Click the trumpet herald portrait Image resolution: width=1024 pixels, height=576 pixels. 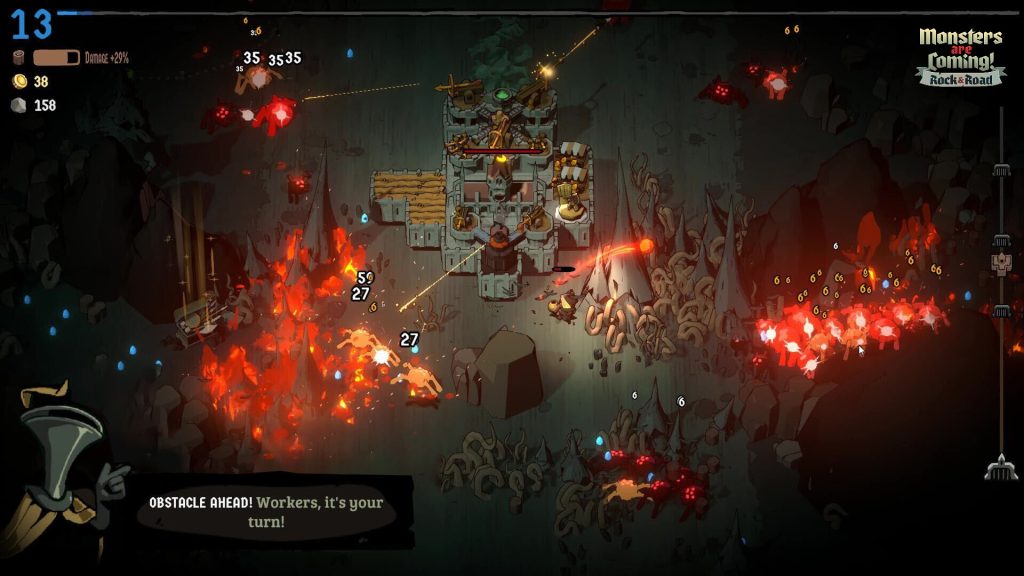pyautogui.click(x=60, y=470)
